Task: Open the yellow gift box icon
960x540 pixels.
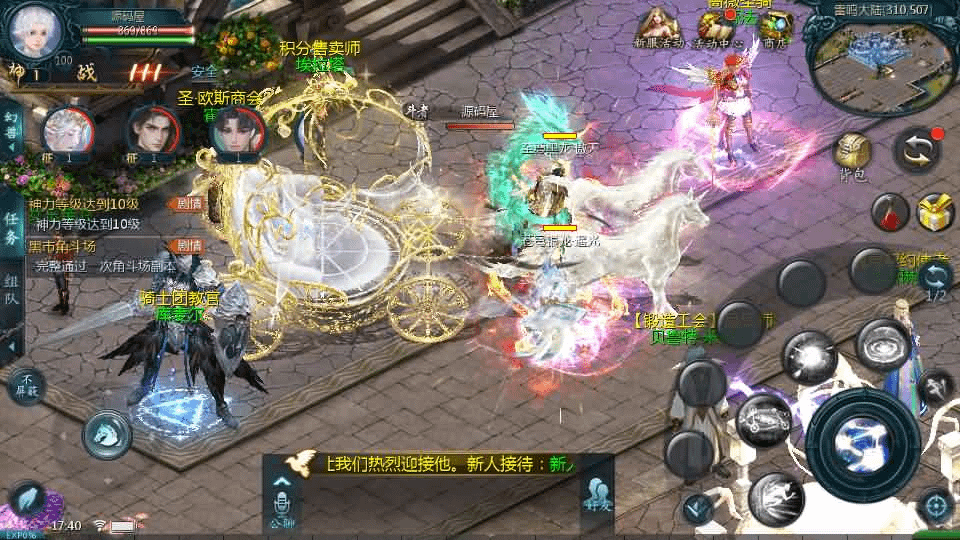Action: pos(936,212)
